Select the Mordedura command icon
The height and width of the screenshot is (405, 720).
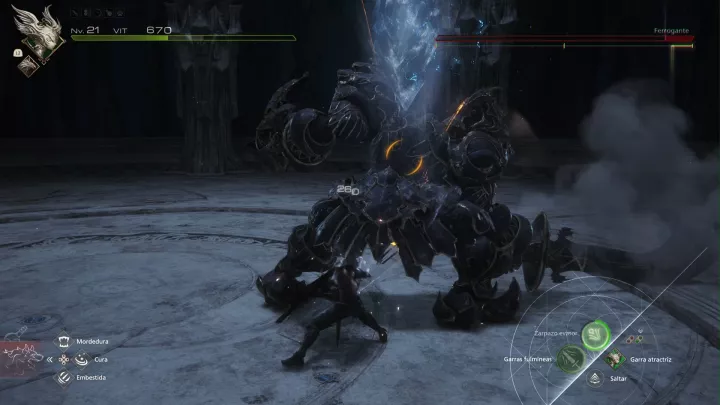[x=66, y=341]
